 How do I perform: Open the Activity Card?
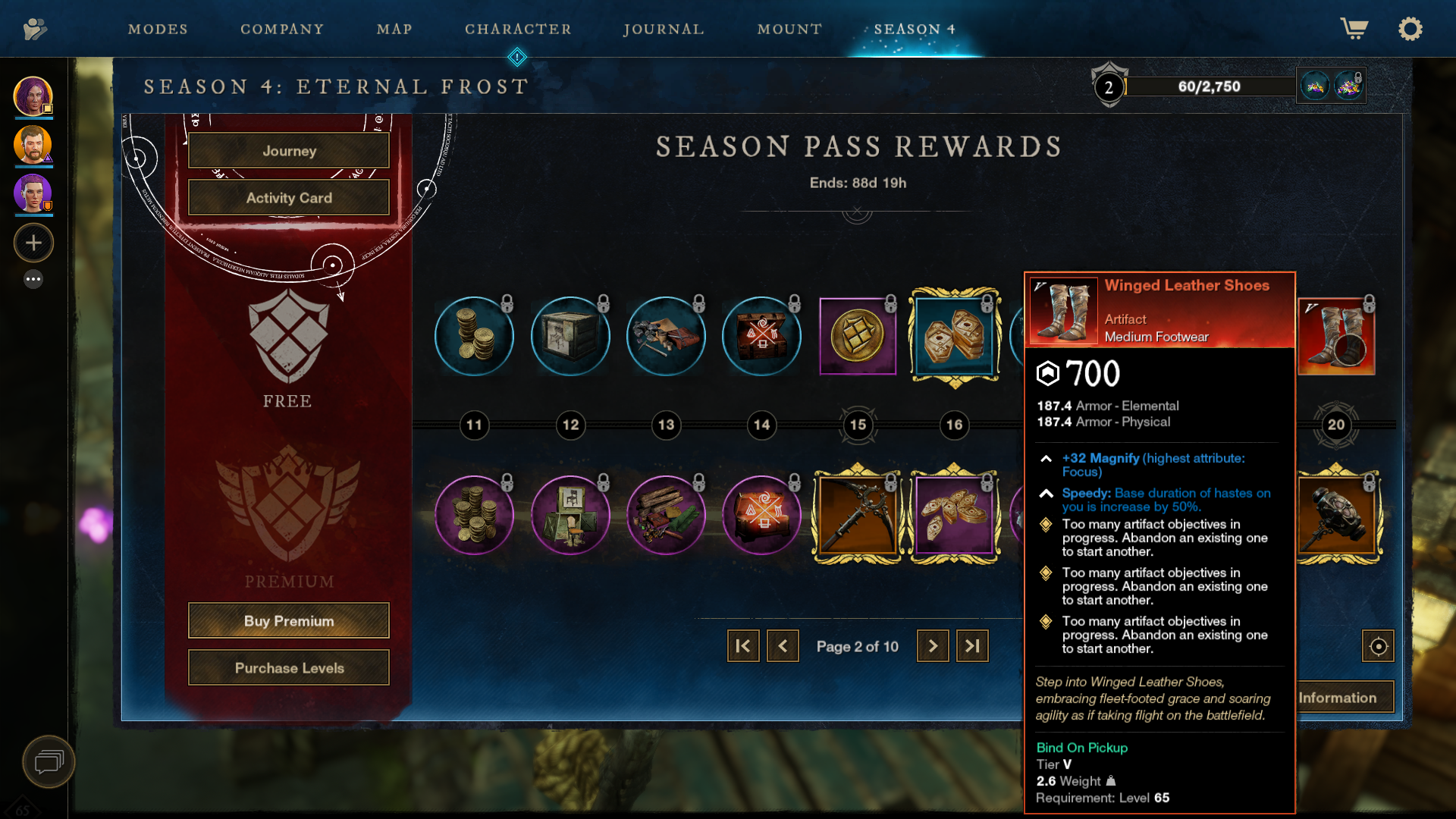(x=289, y=198)
